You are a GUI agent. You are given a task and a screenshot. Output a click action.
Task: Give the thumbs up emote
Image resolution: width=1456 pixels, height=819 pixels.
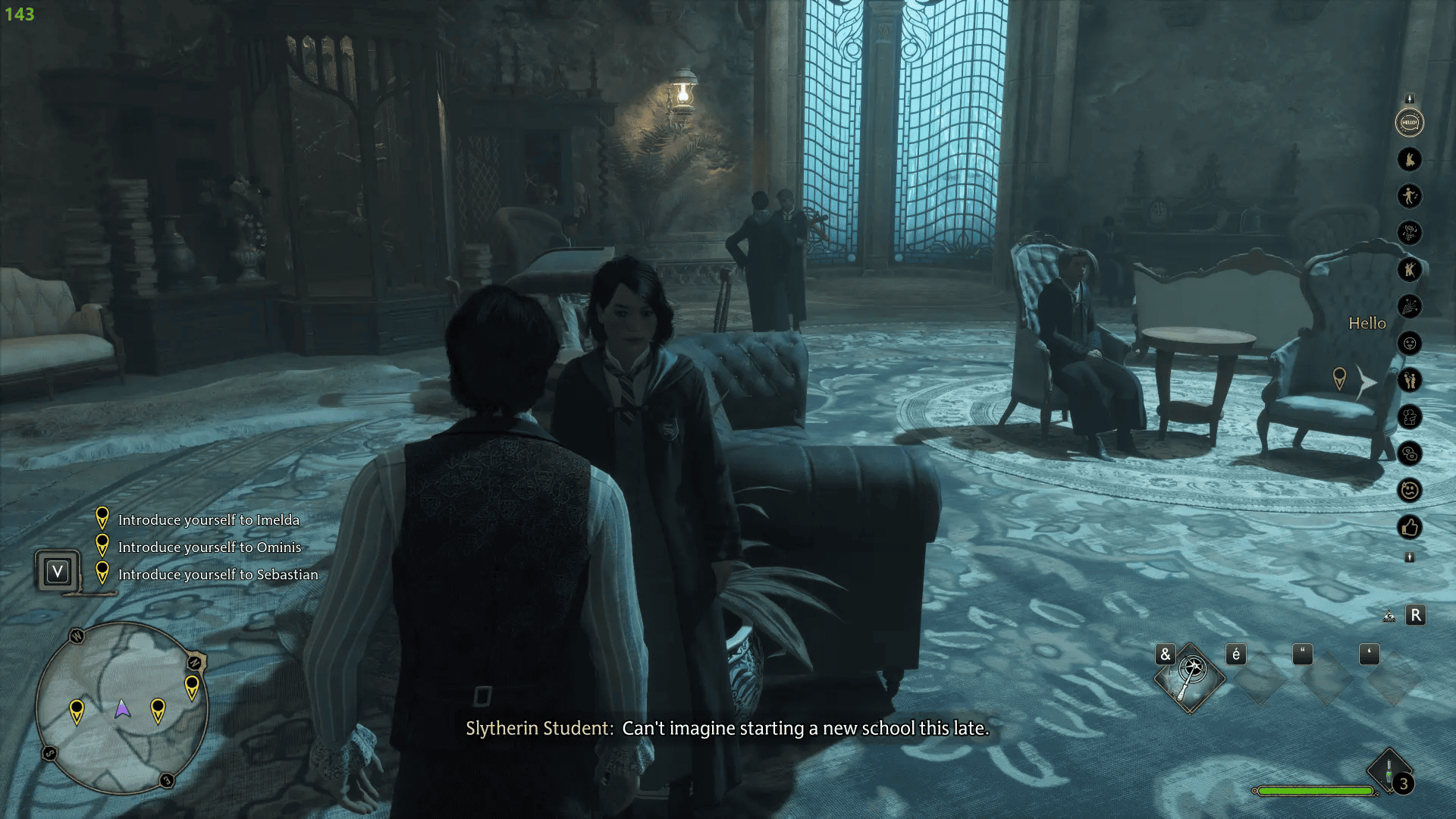(x=1409, y=526)
